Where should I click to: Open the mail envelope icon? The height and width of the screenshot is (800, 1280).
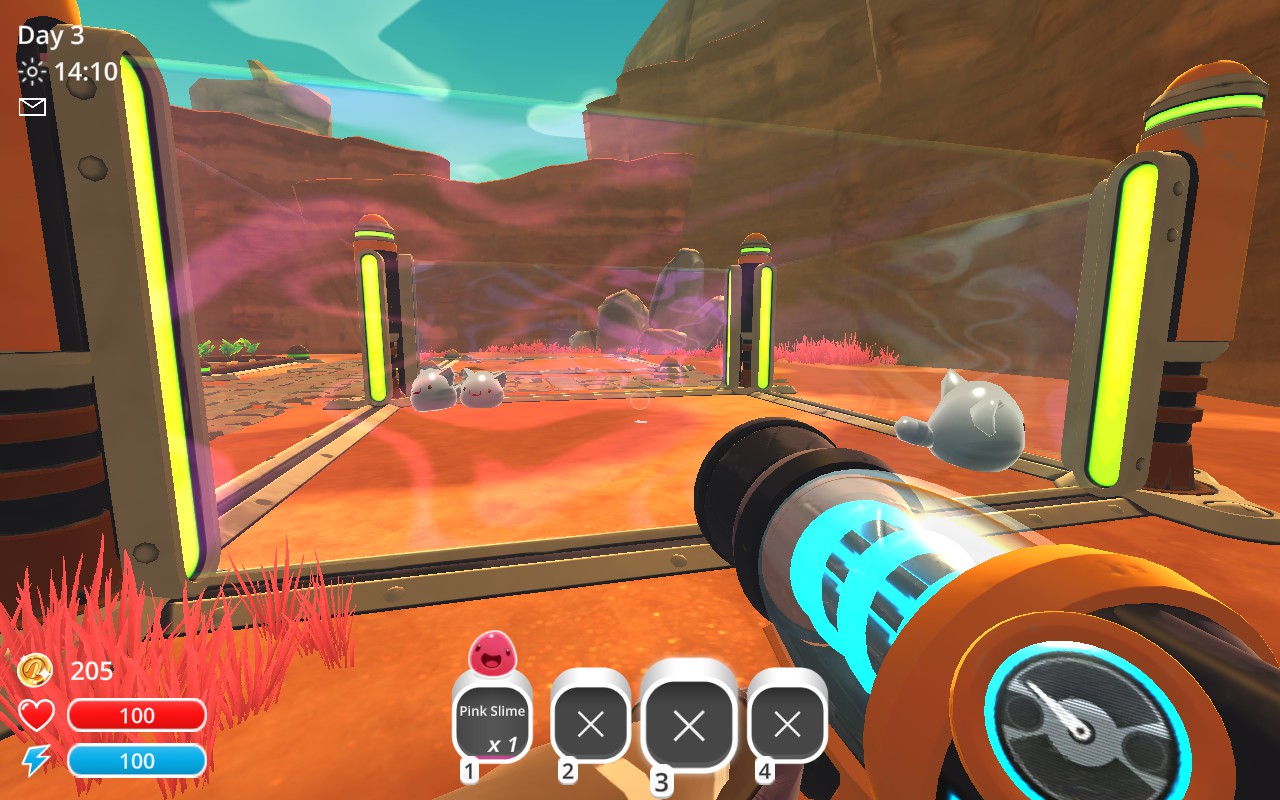[33, 107]
